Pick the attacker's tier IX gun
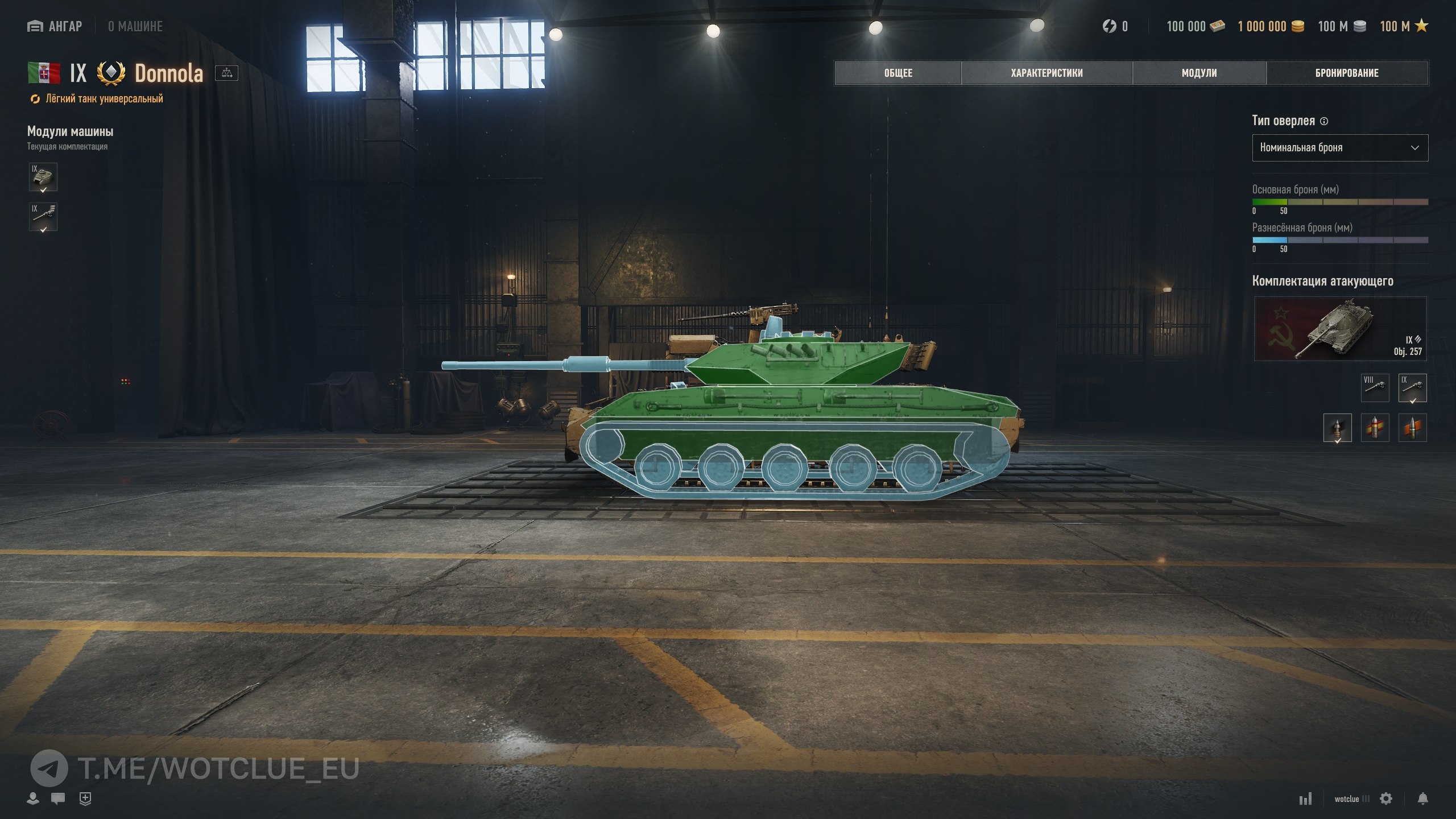 coord(1412,388)
